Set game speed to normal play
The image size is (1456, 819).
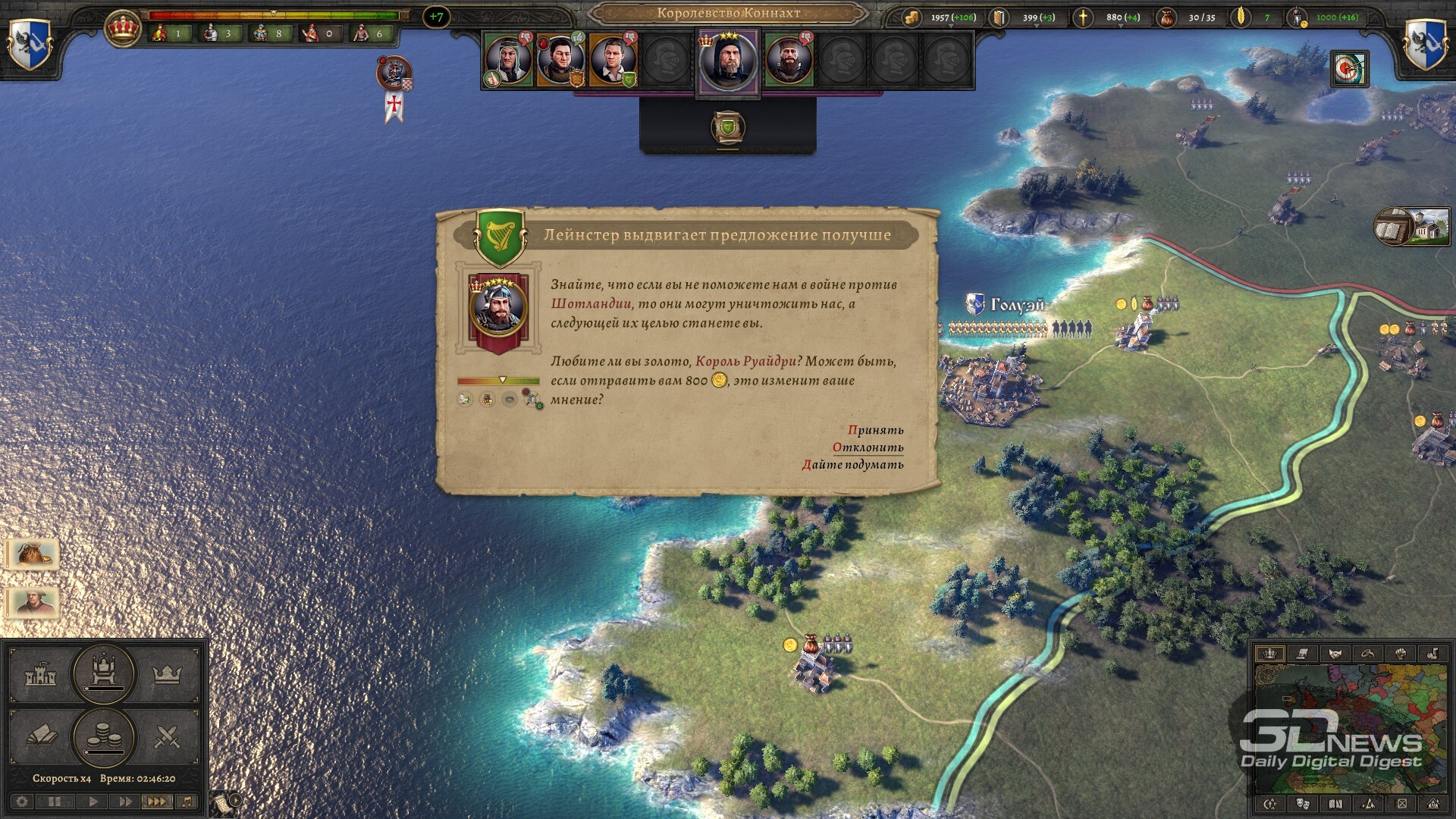(x=93, y=802)
